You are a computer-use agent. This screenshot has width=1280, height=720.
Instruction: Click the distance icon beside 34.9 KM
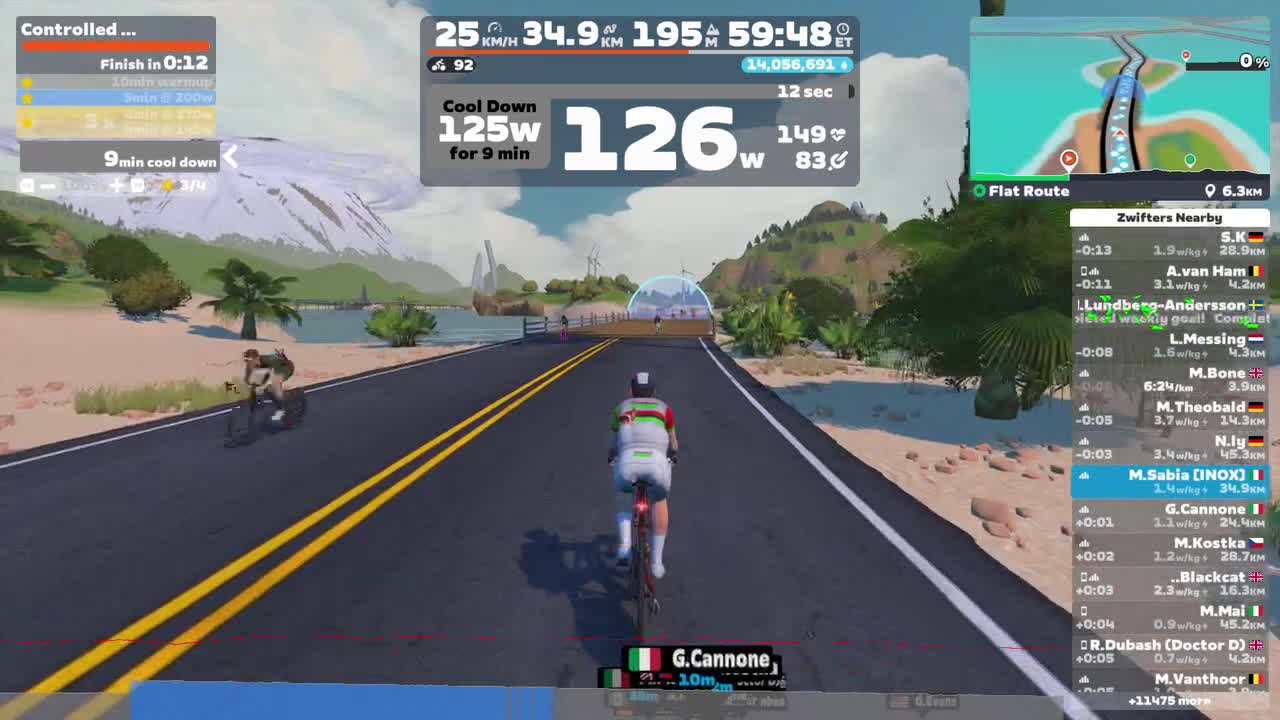pos(610,30)
